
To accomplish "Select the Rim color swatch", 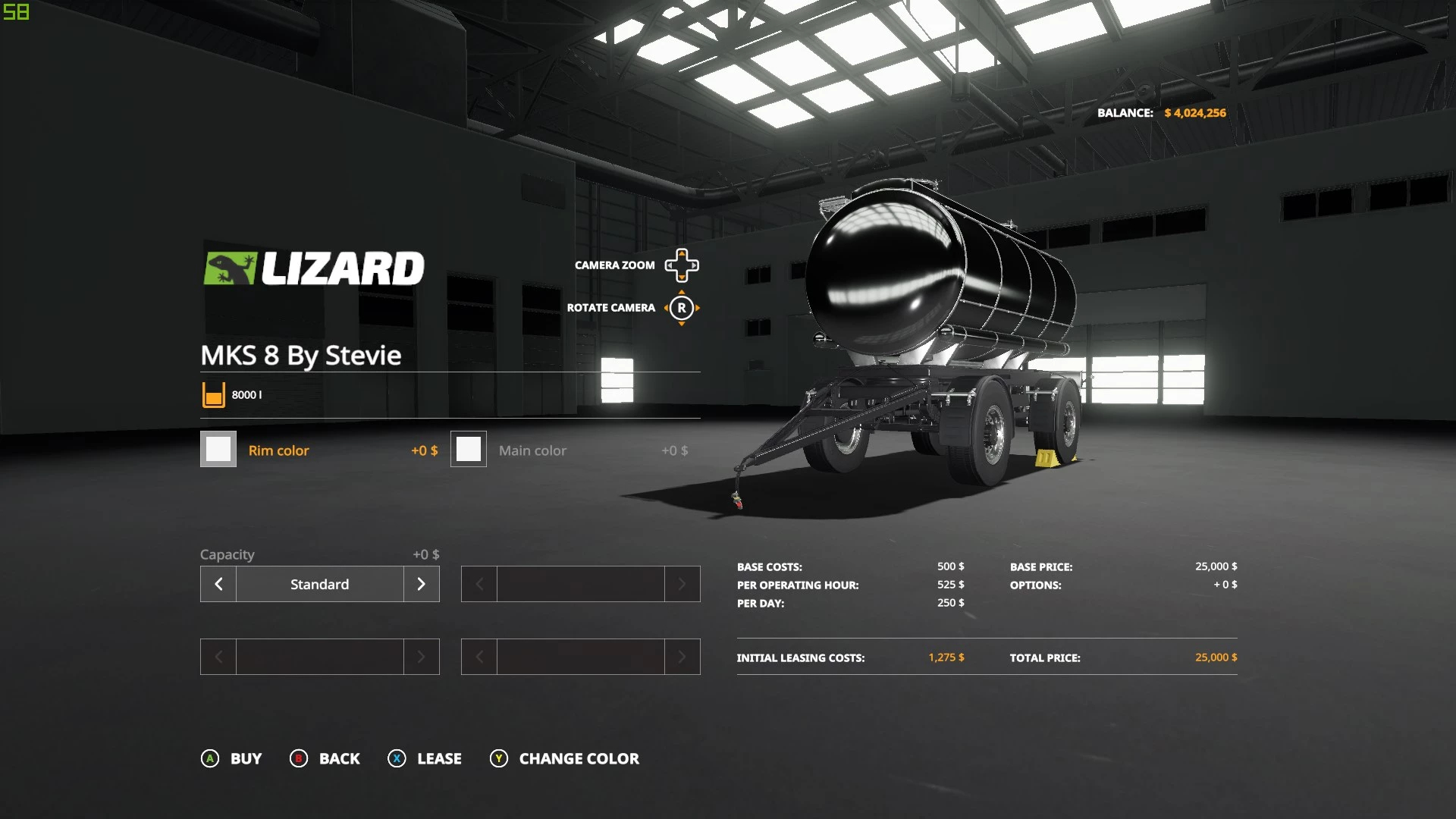I will 218,449.
